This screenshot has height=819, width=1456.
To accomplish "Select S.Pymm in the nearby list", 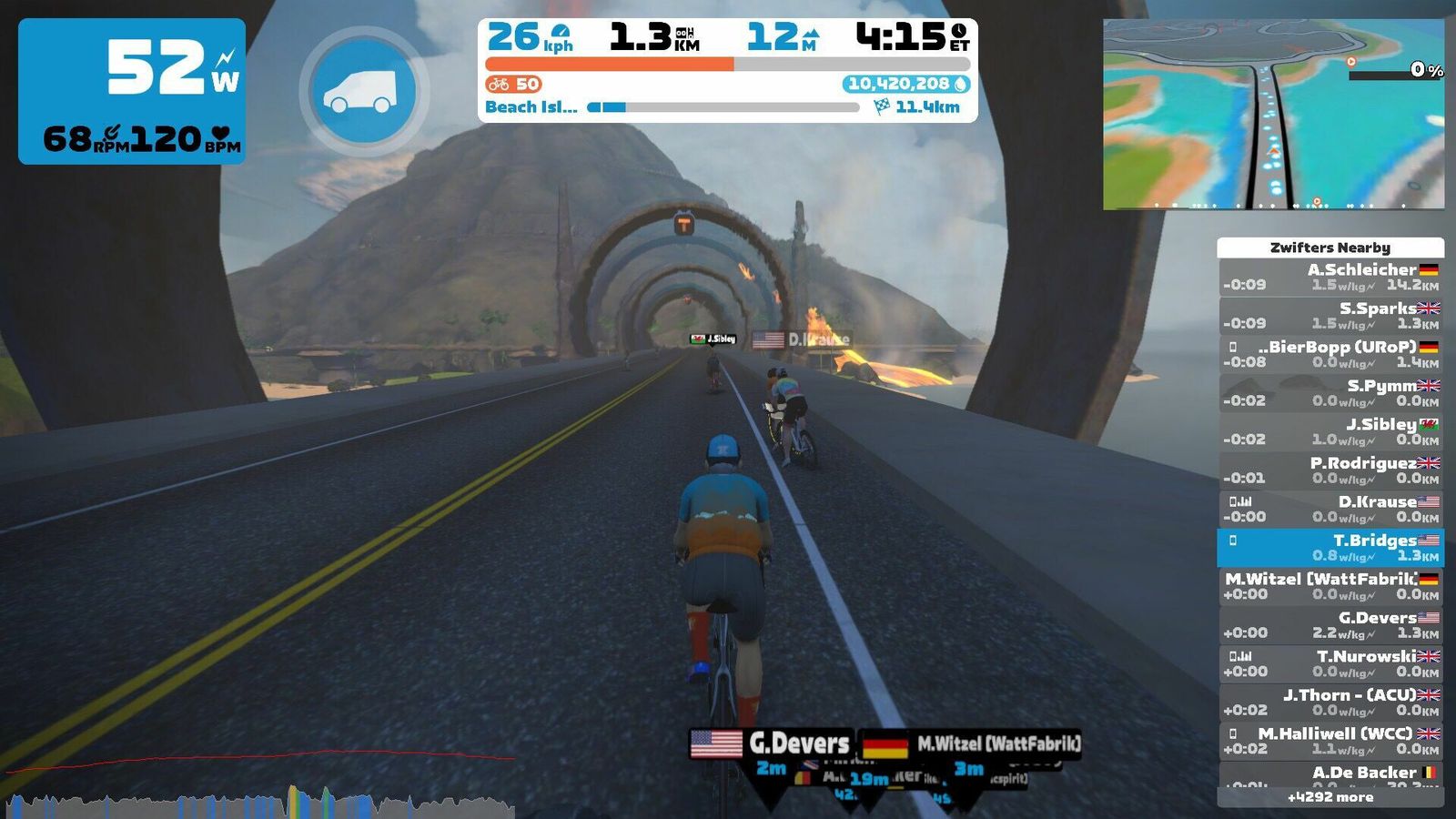I will [x=1330, y=393].
